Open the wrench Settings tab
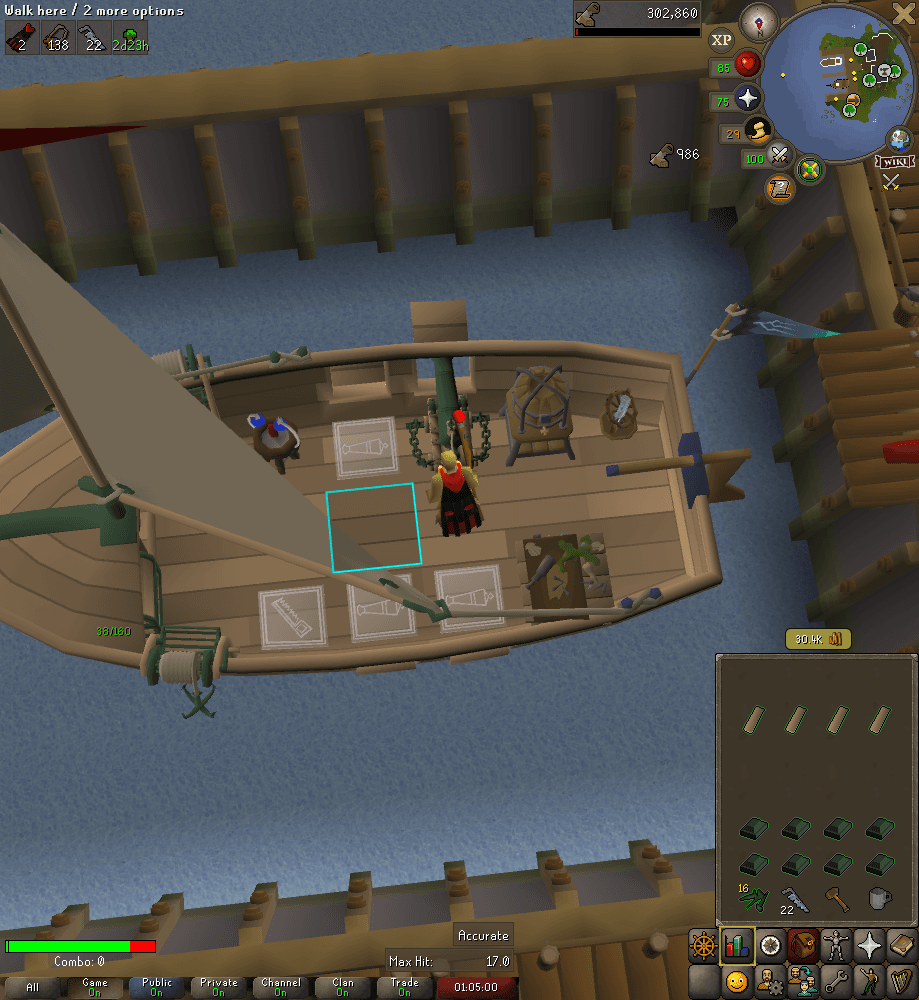This screenshot has width=919, height=1000. 835,981
